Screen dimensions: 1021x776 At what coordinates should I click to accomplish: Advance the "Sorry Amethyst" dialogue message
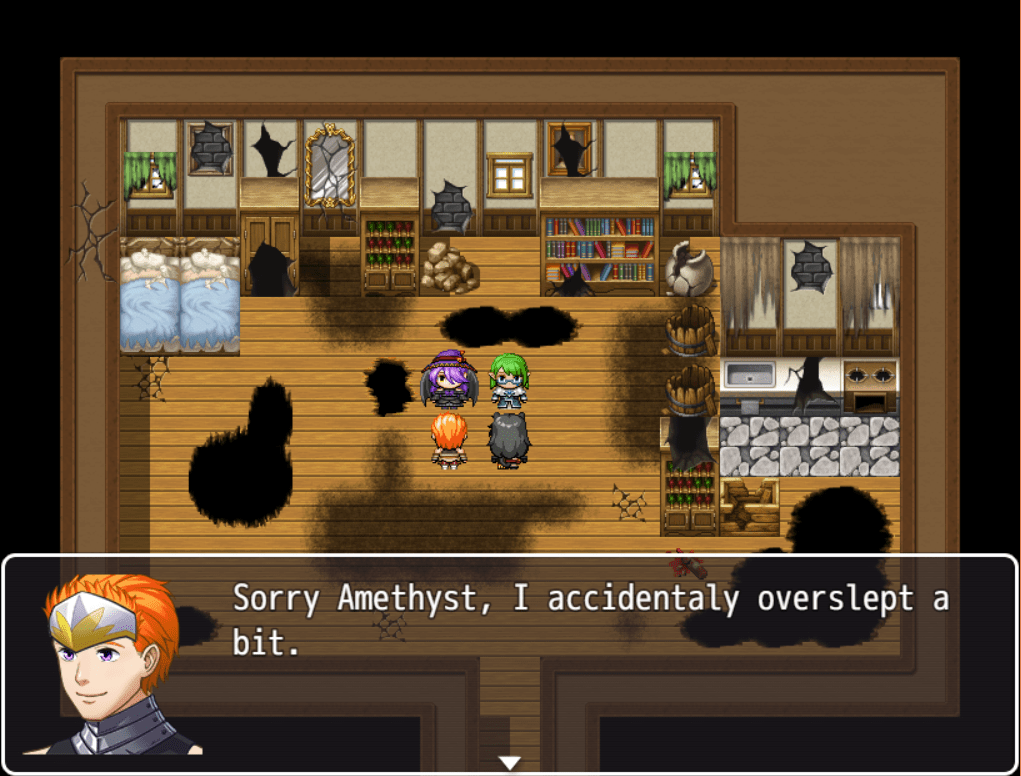590,621
